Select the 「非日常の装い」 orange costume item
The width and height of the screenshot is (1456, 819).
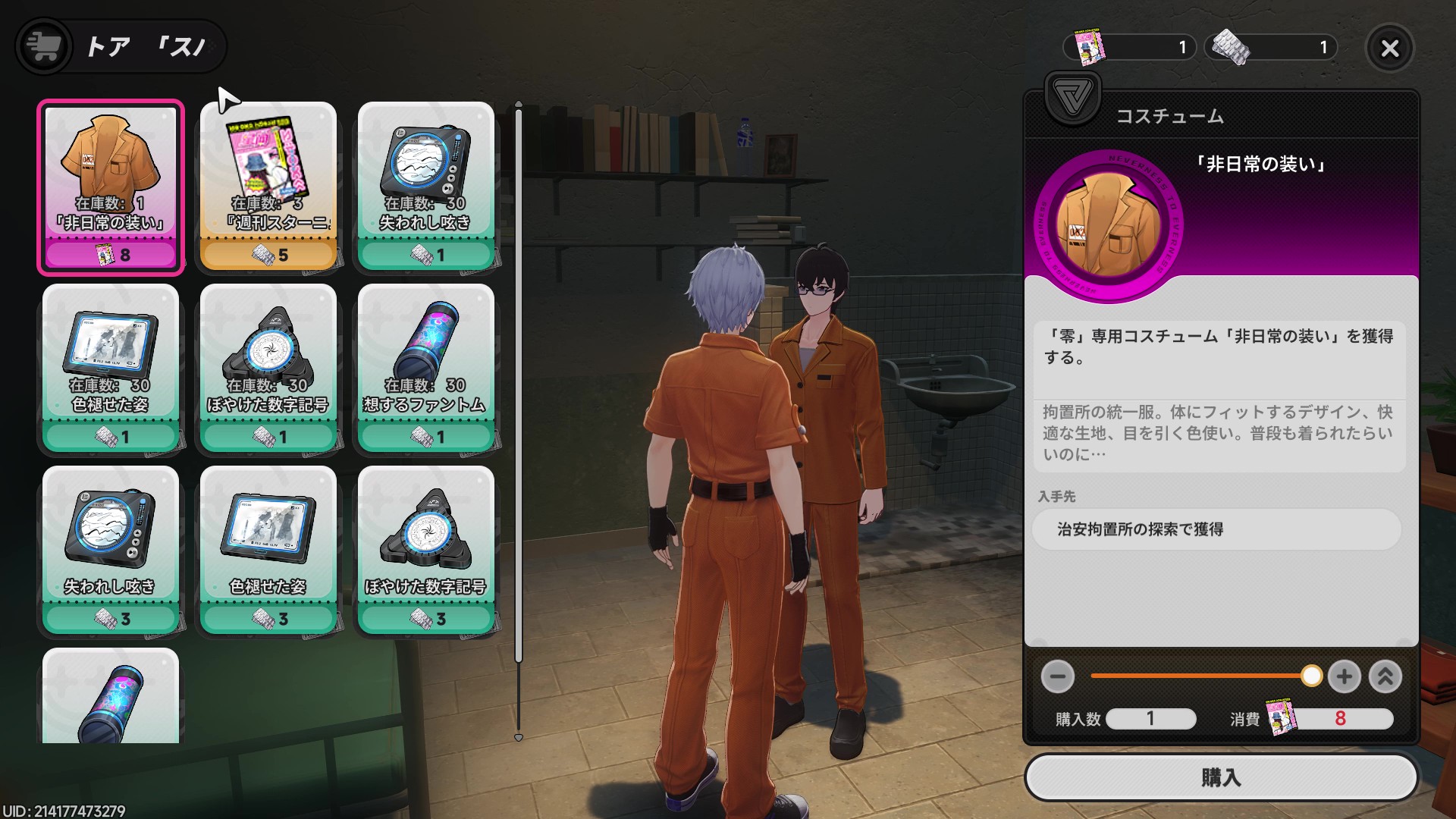111,186
